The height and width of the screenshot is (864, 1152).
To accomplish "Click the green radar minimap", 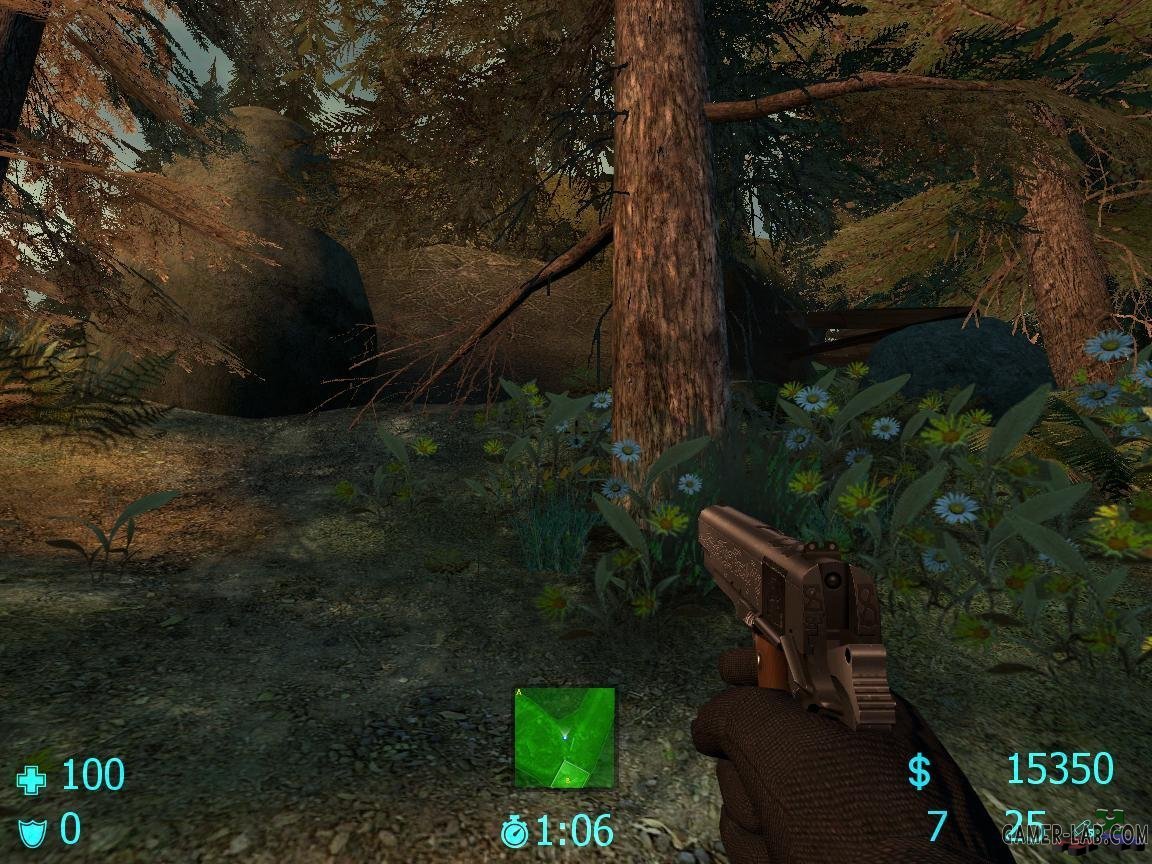I will click(565, 736).
